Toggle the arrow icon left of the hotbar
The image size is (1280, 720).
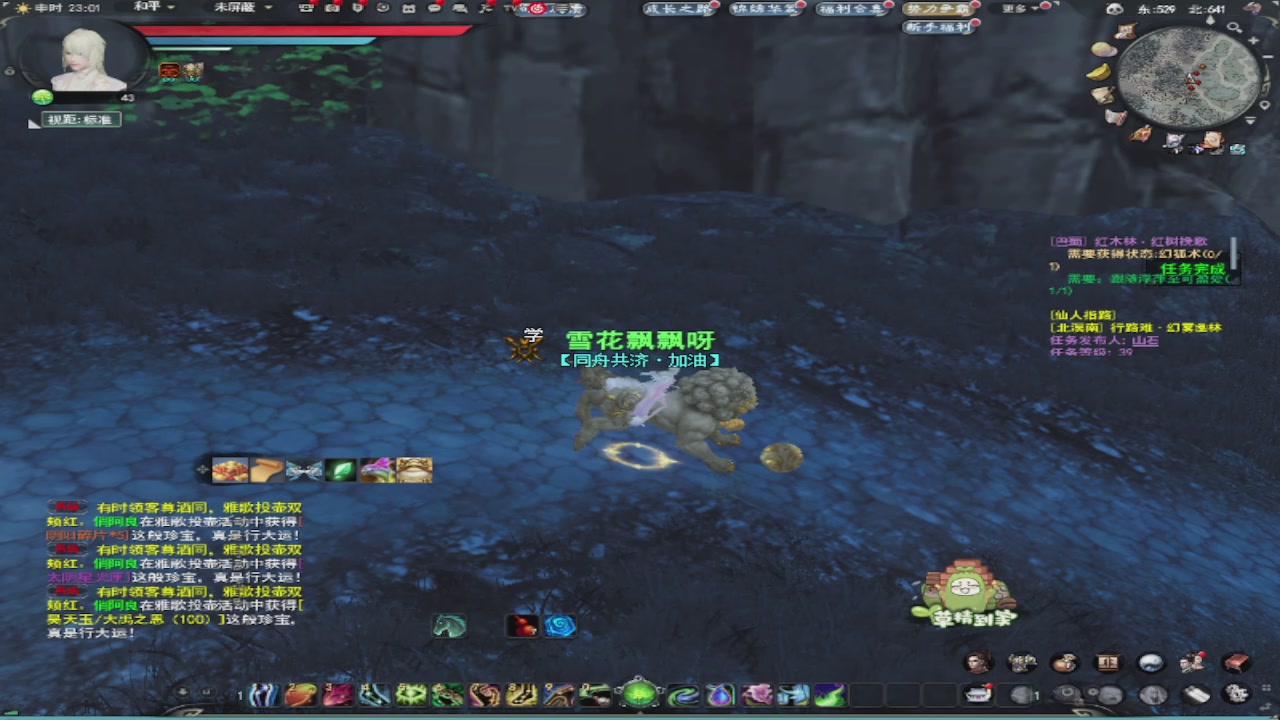coord(181,691)
